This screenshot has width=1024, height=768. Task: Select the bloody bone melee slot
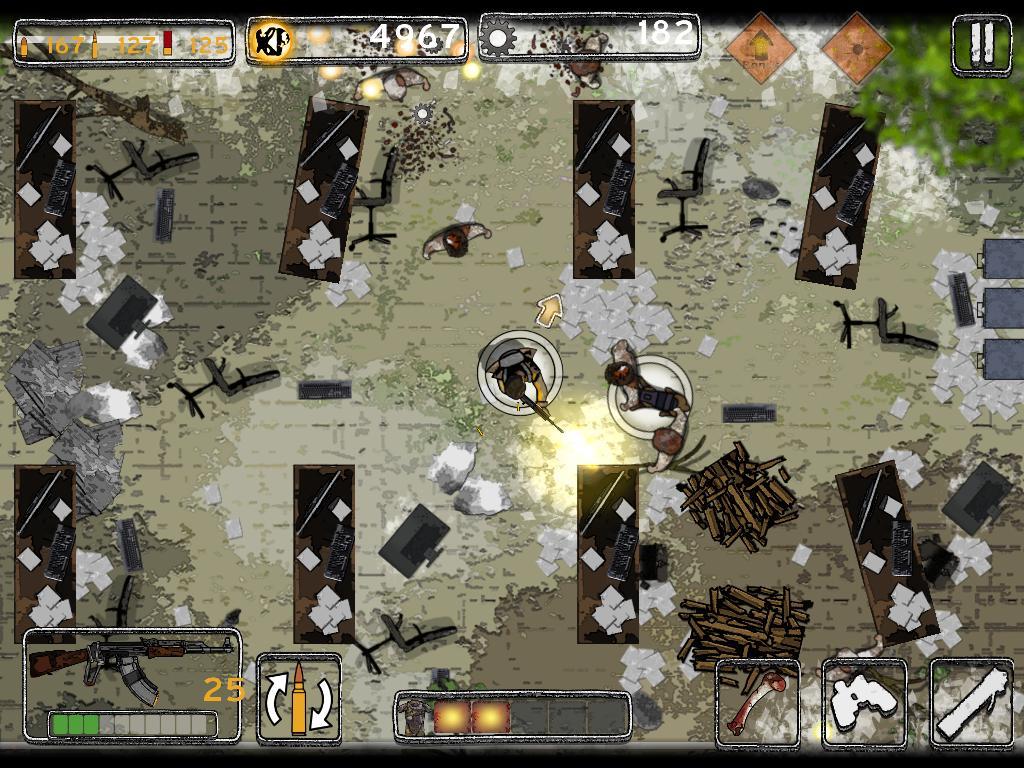click(x=758, y=703)
